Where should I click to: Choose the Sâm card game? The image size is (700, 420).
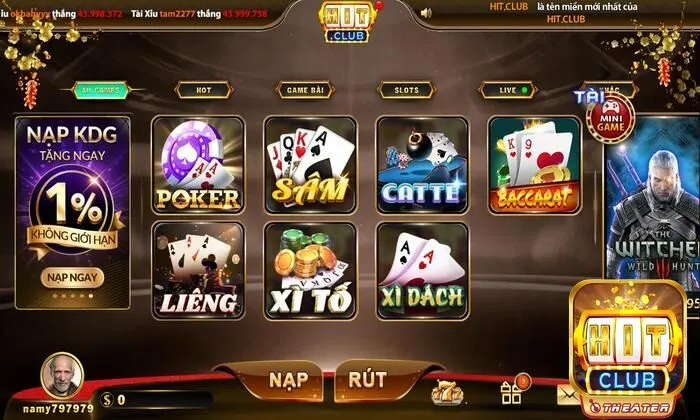pyautogui.click(x=309, y=165)
